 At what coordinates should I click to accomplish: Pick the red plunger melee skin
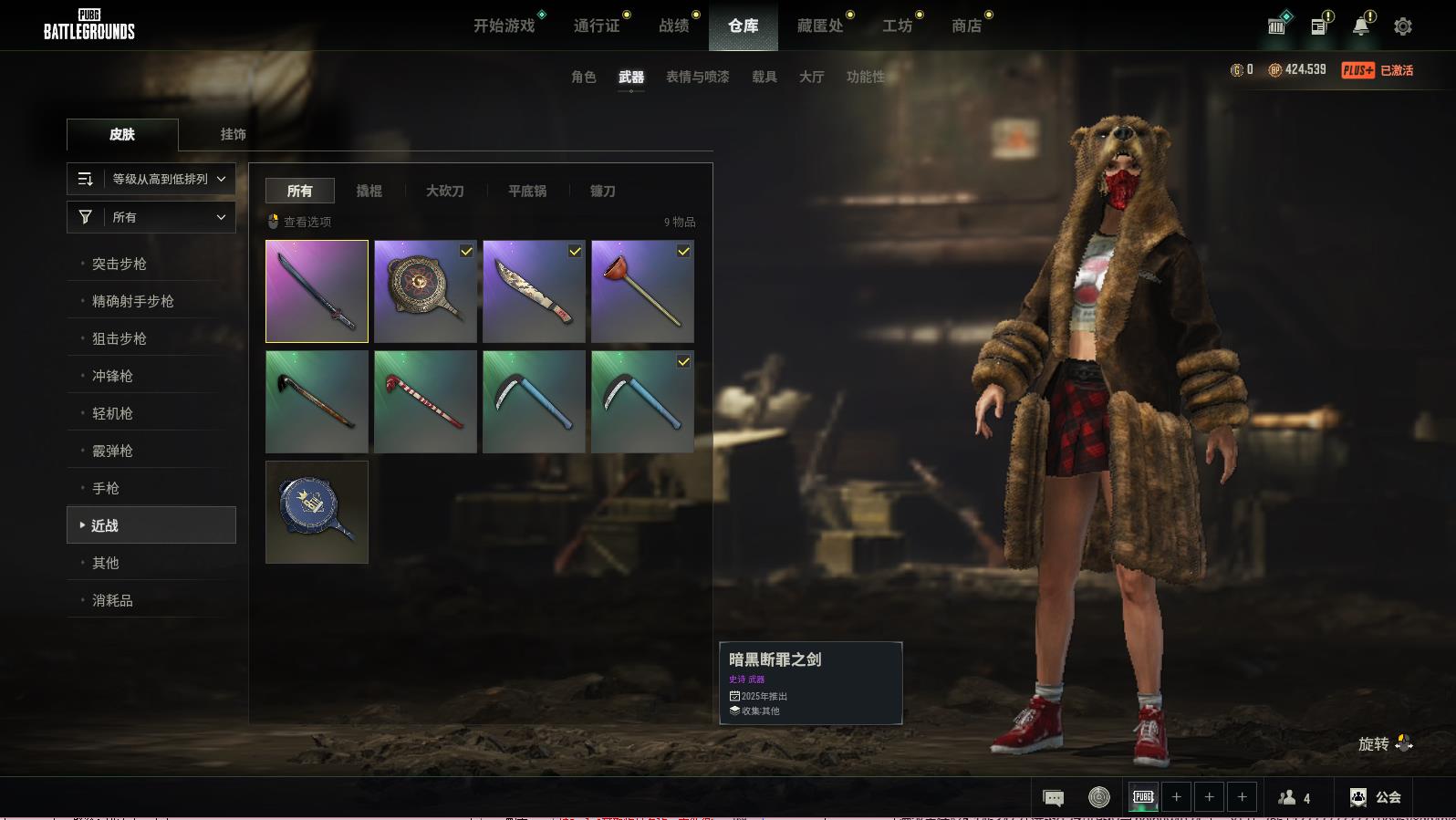coord(642,291)
